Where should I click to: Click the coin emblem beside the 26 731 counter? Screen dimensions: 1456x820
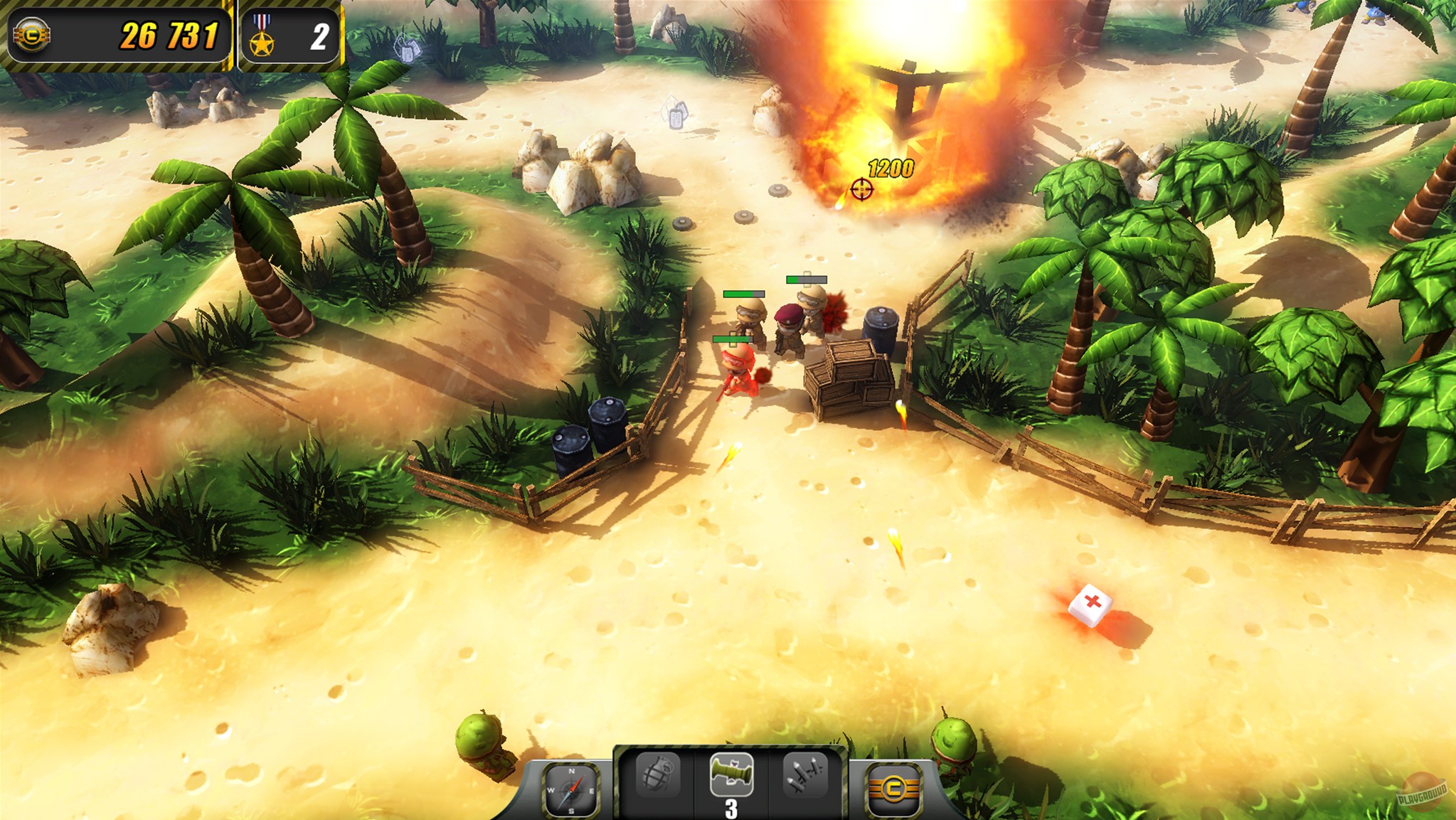click(30, 32)
